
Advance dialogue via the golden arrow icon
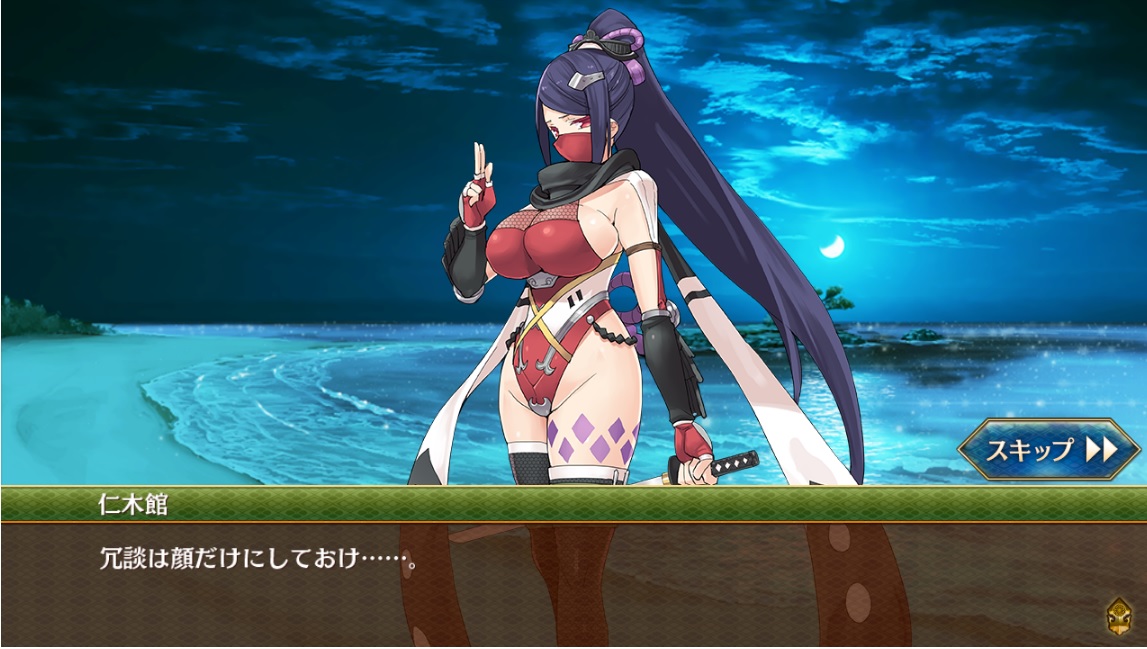(1119, 615)
